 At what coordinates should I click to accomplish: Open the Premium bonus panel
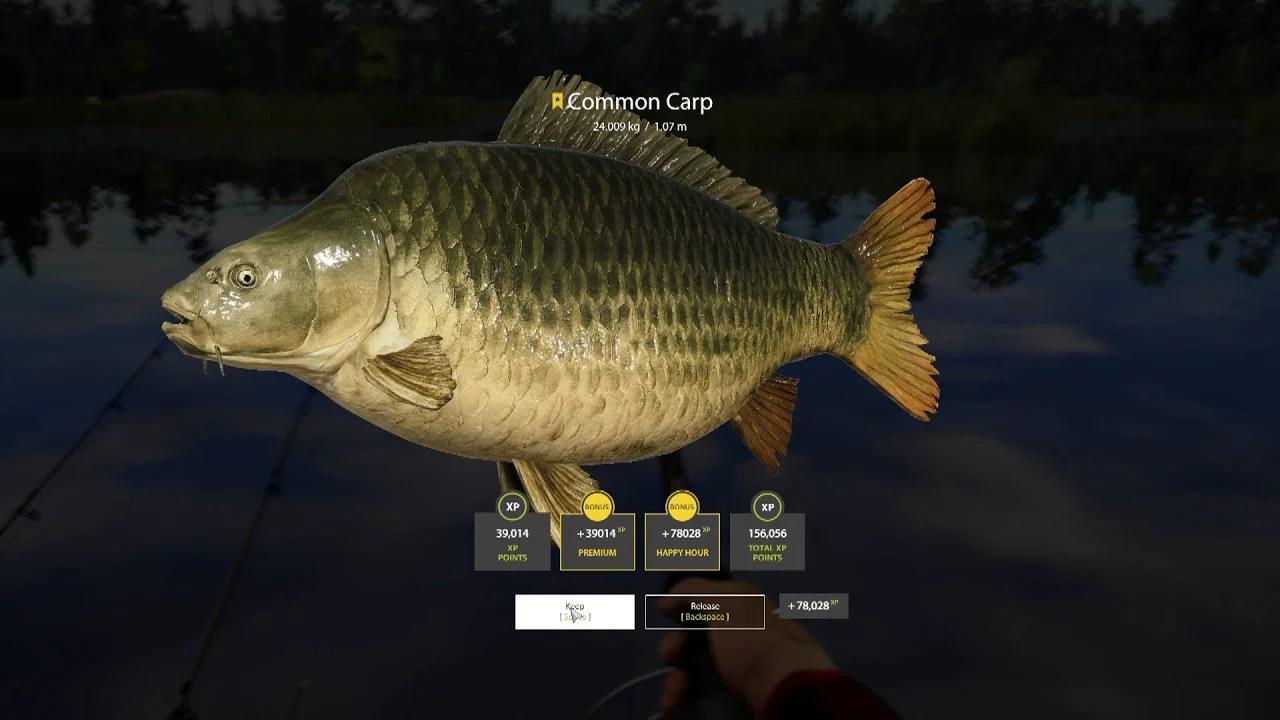[x=597, y=543]
